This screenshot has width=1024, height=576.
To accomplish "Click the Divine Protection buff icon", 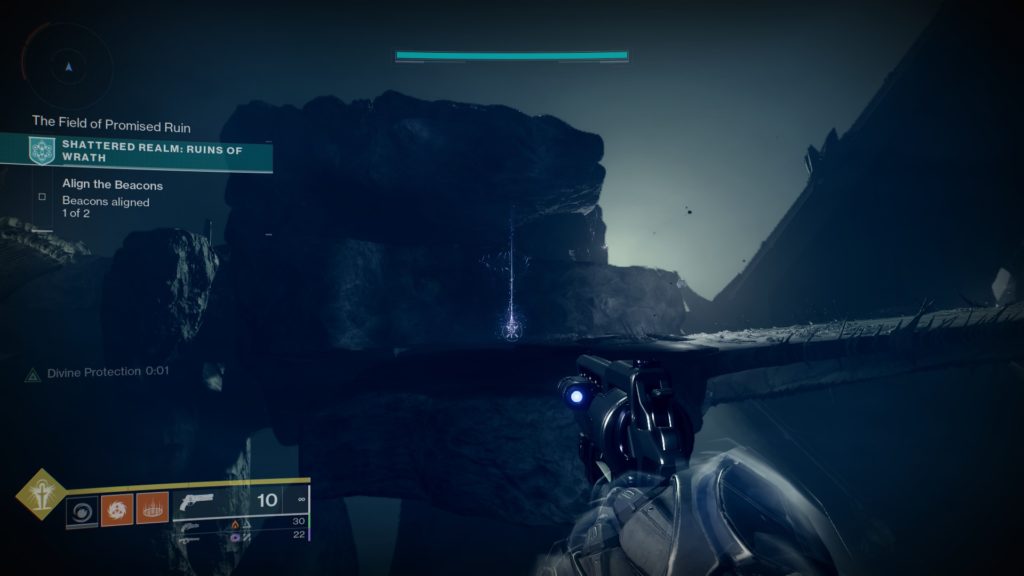I will pyautogui.click(x=33, y=373).
